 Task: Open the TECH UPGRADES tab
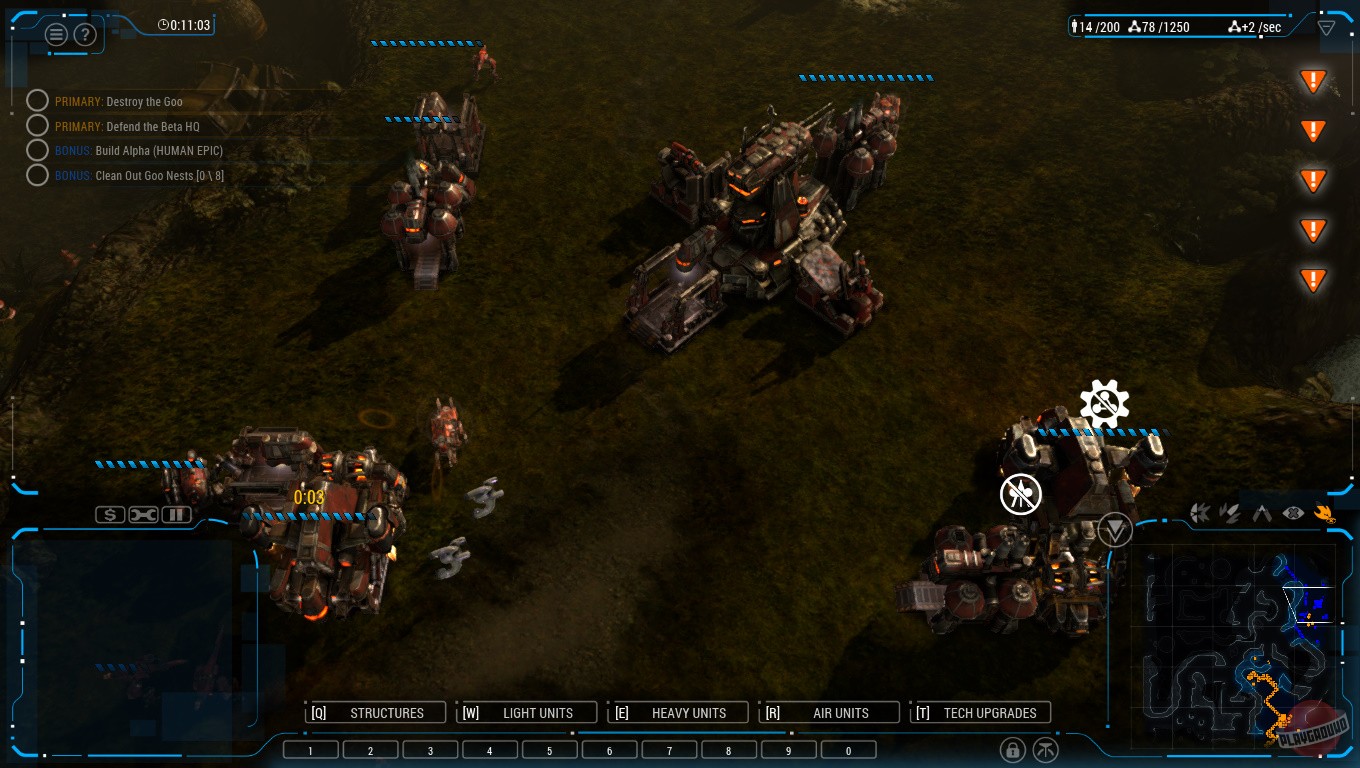980,712
